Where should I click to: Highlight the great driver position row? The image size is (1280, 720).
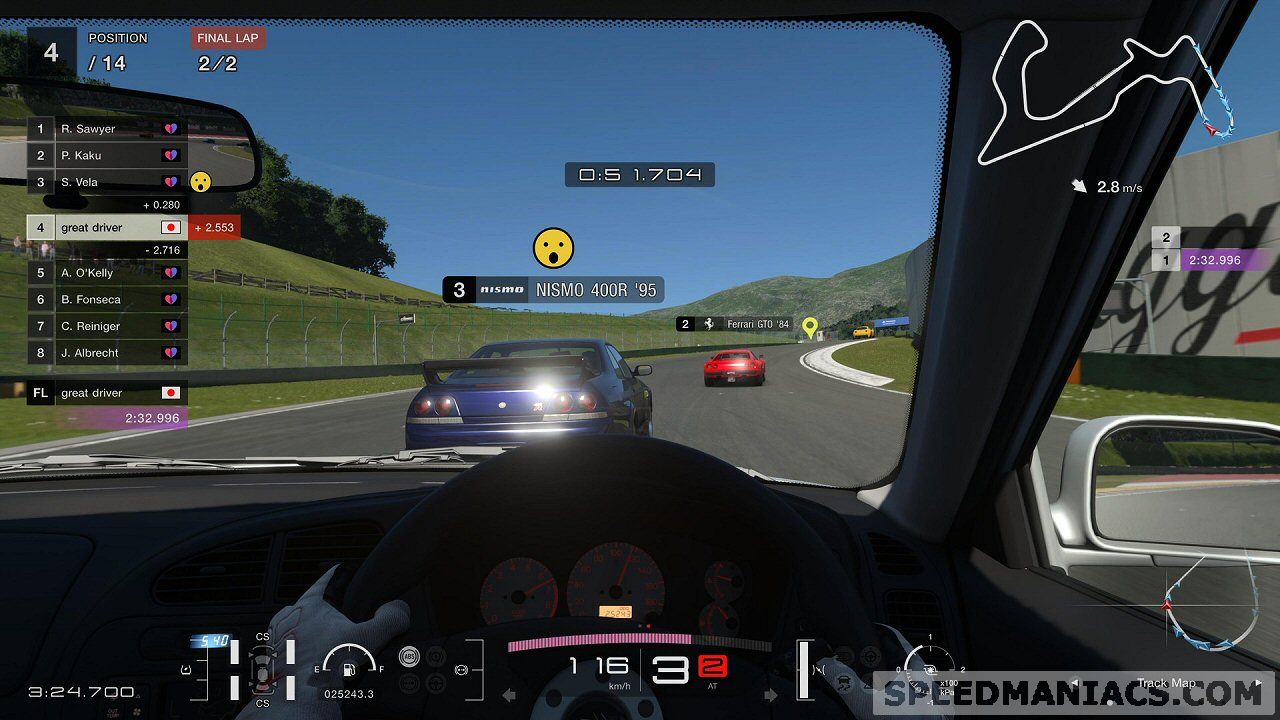click(x=107, y=228)
